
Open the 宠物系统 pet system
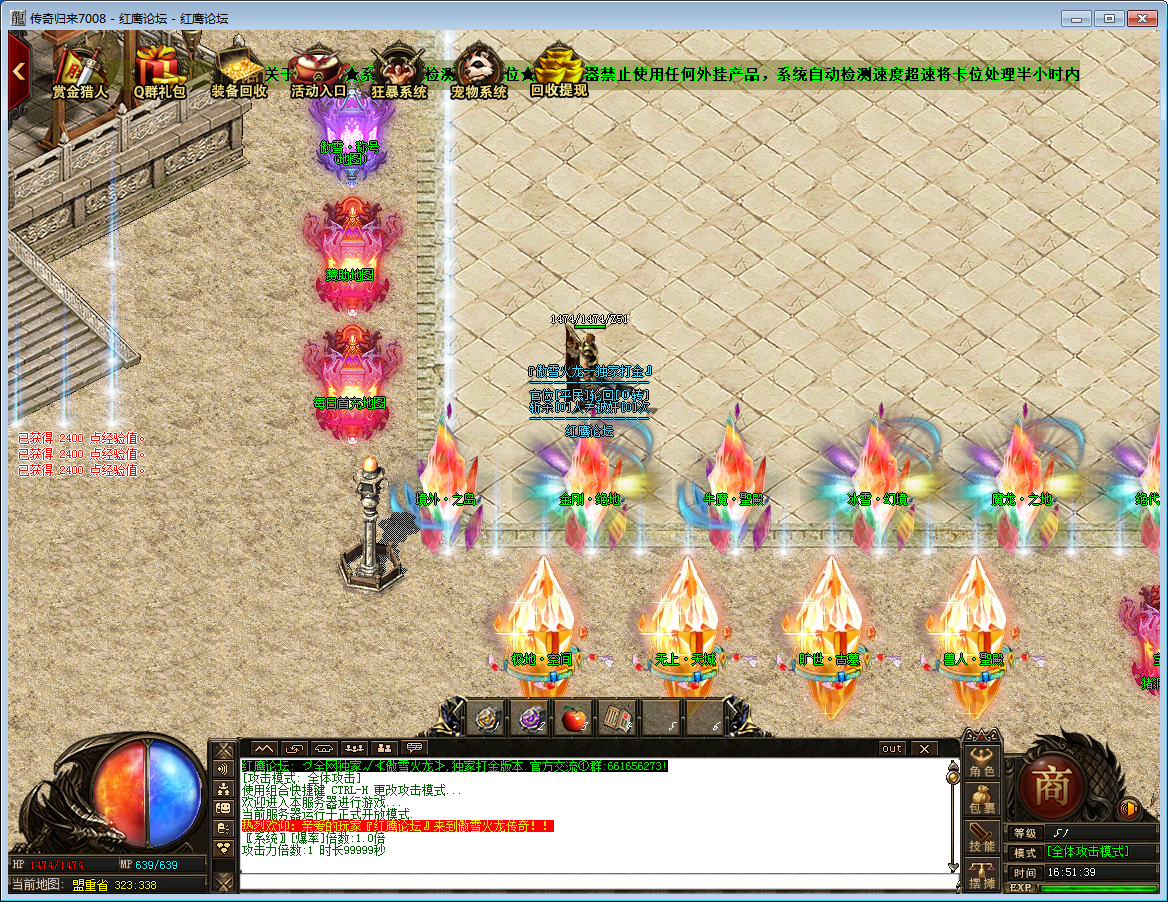coord(479,70)
